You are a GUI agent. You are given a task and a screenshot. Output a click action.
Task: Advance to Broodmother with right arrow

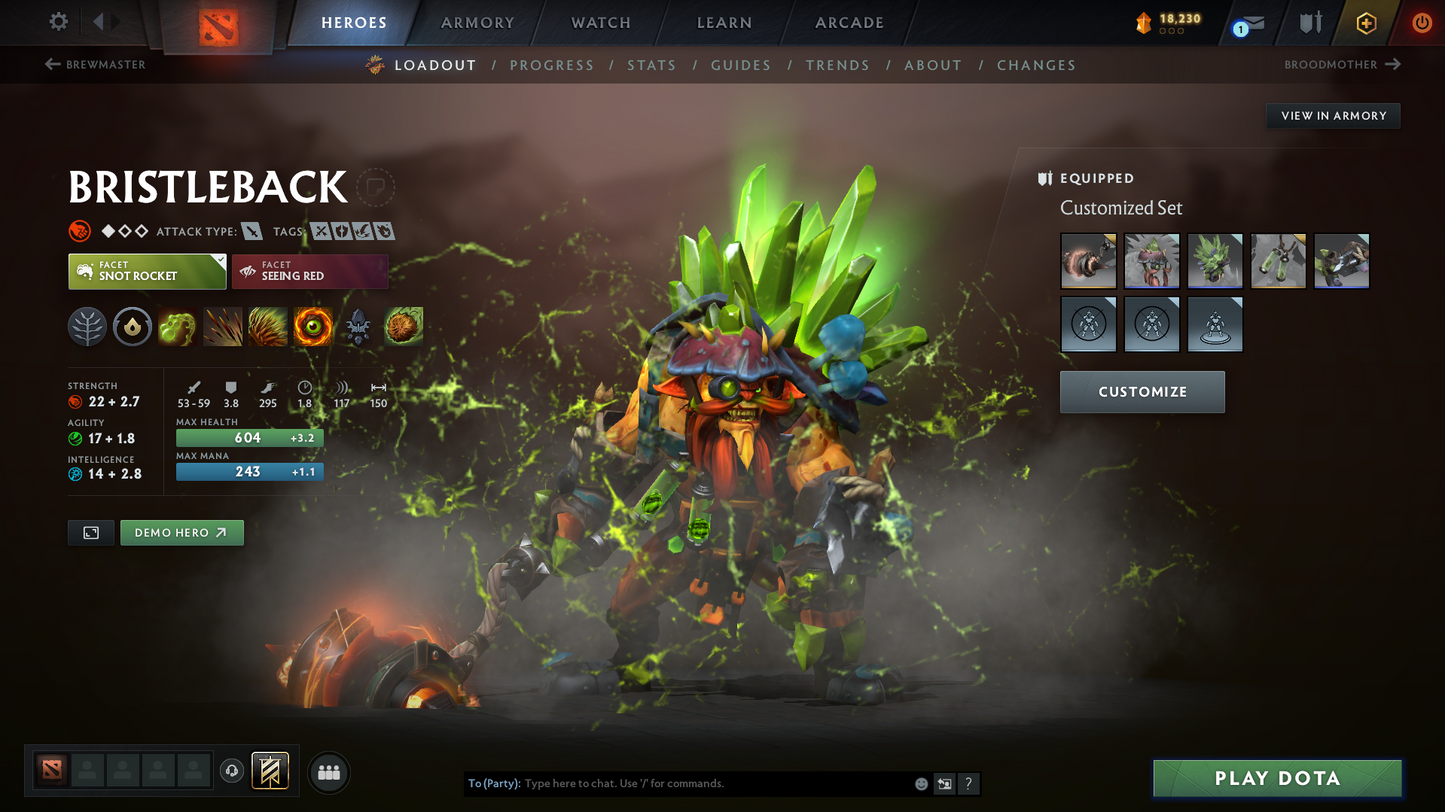[1393, 64]
